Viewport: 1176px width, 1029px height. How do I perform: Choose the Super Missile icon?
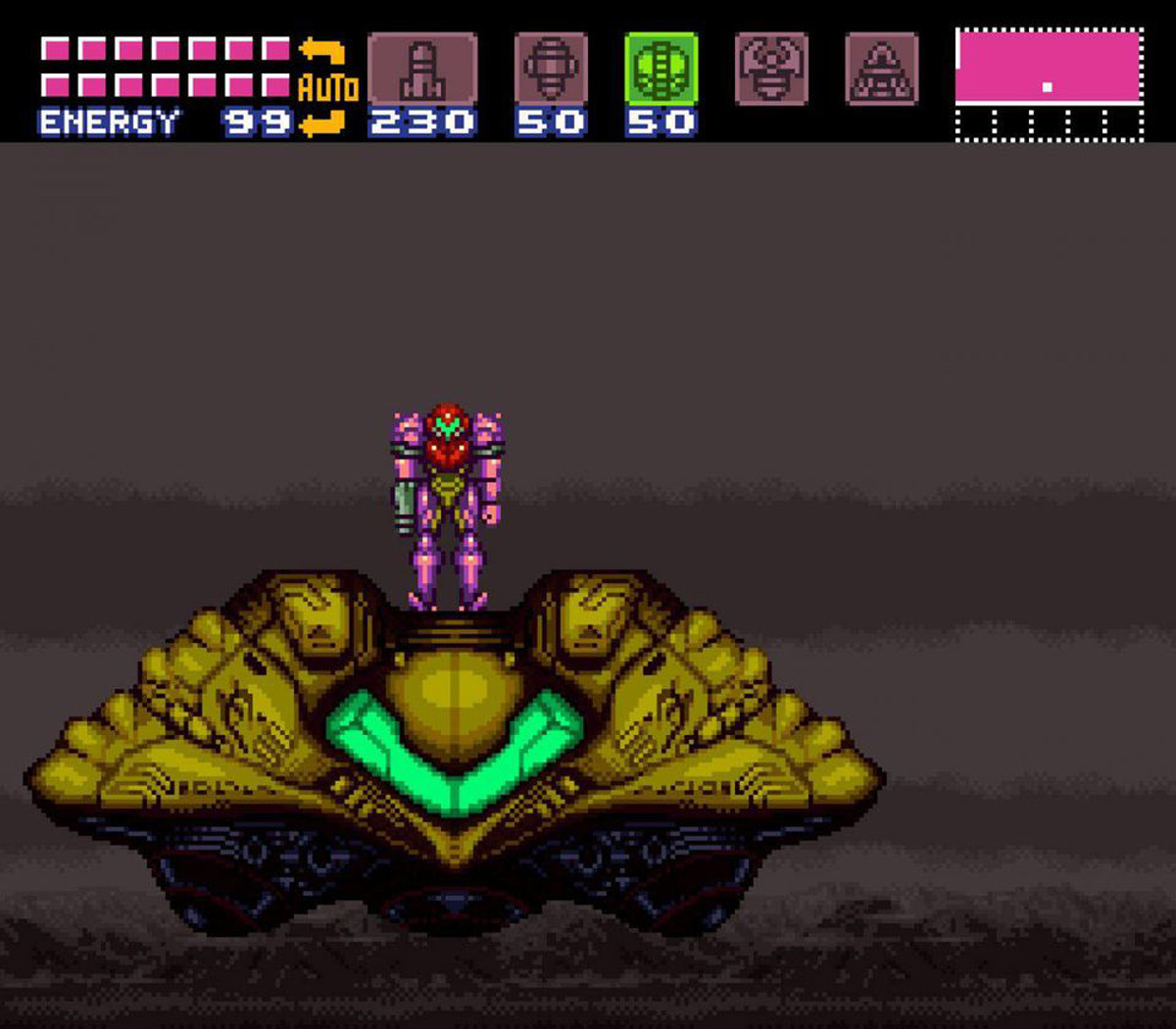(x=551, y=69)
